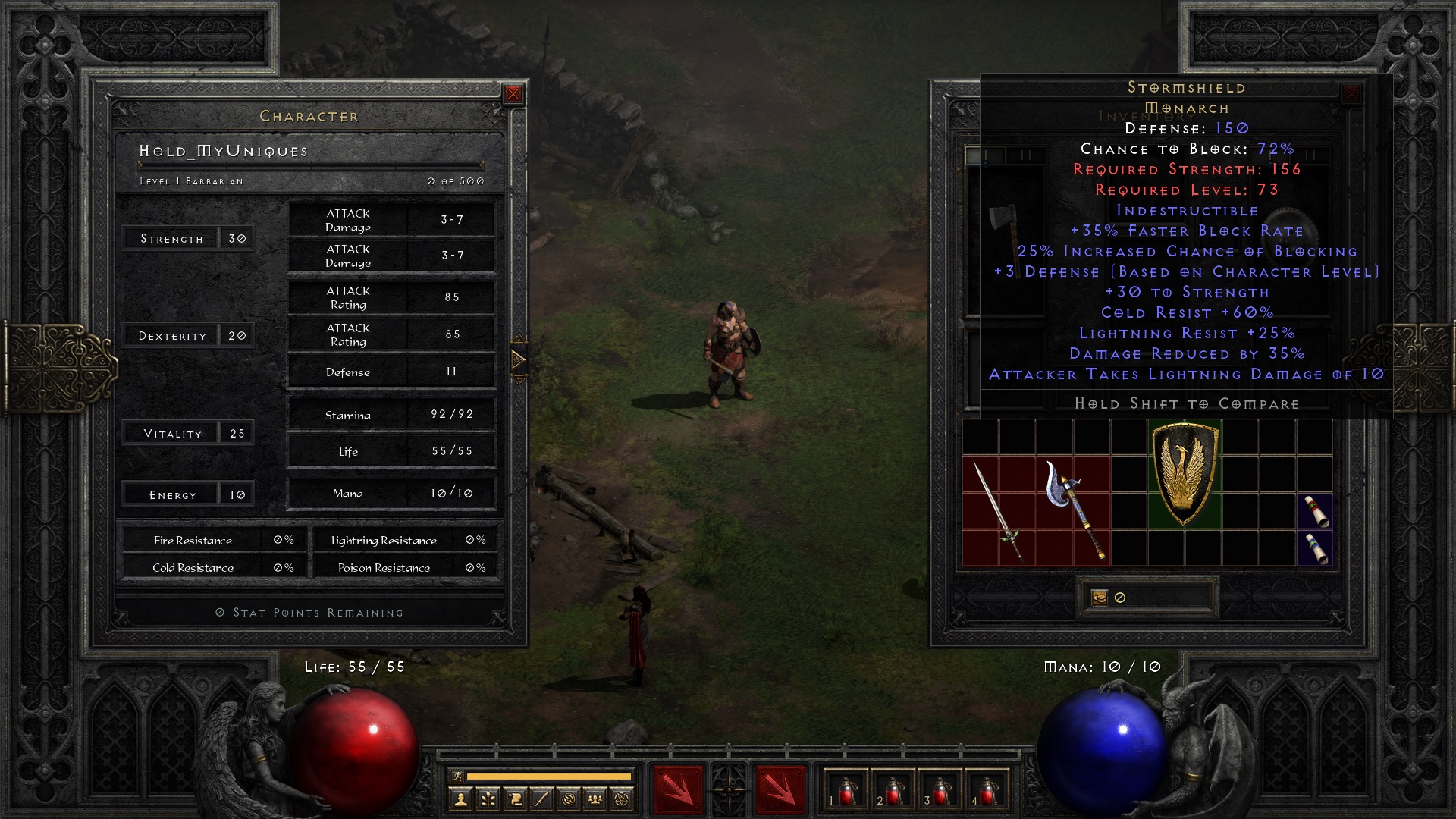Screen dimensions: 1456x819
Task: Click the sword icon in the menu bar
Action: click(541, 799)
